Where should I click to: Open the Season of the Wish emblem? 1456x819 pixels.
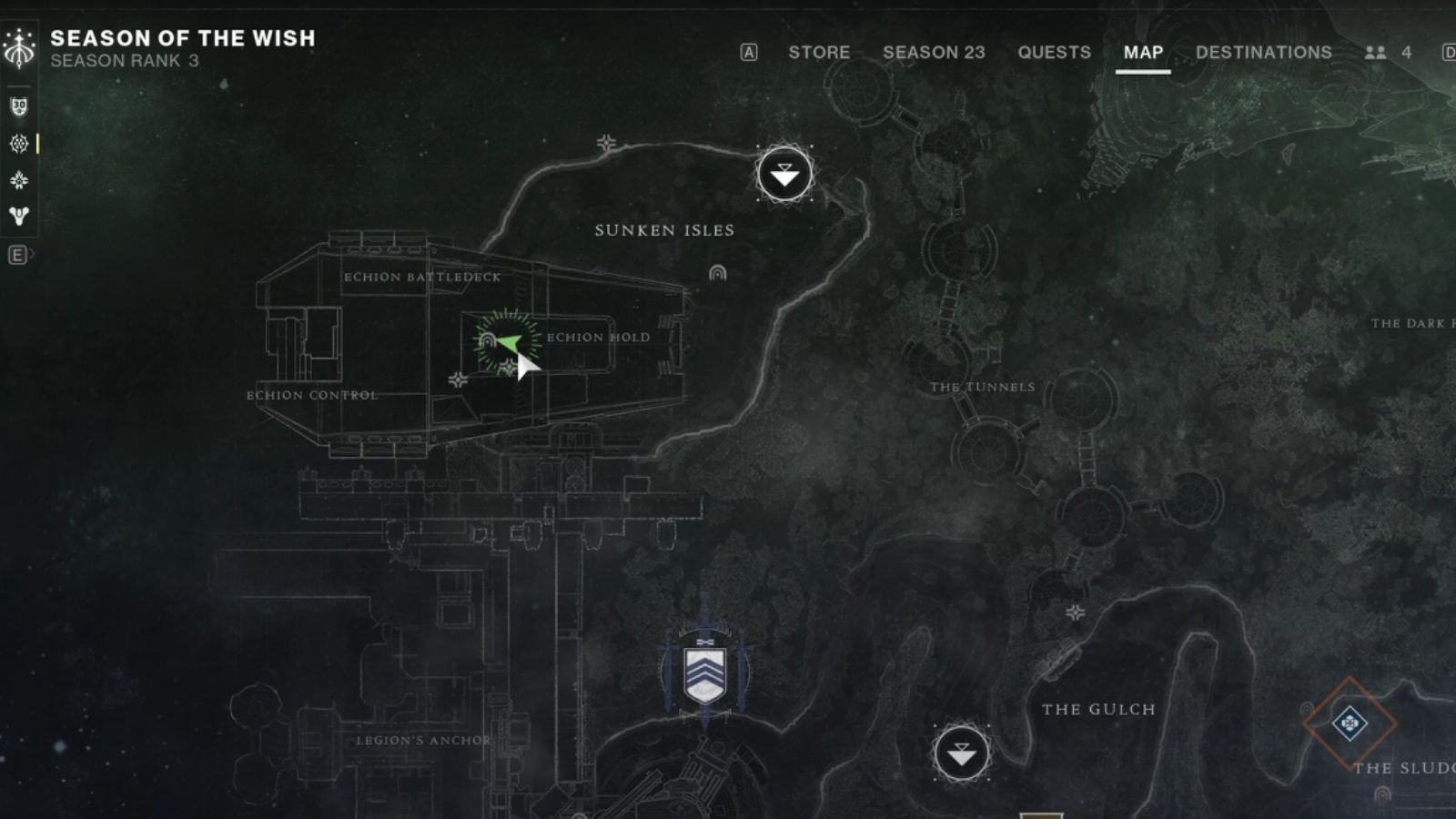click(x=19, y=48)
